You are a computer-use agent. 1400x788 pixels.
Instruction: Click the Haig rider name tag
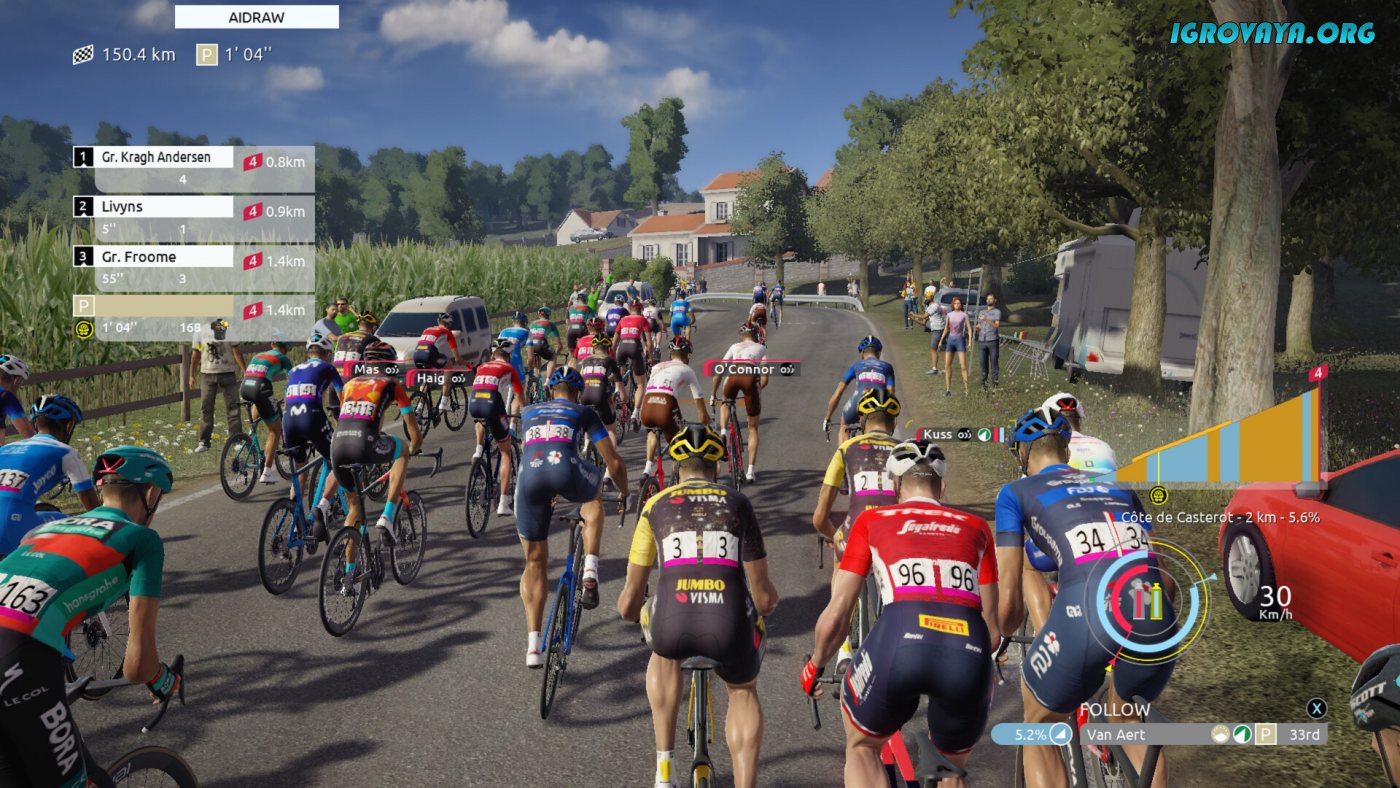coord(440,378)
